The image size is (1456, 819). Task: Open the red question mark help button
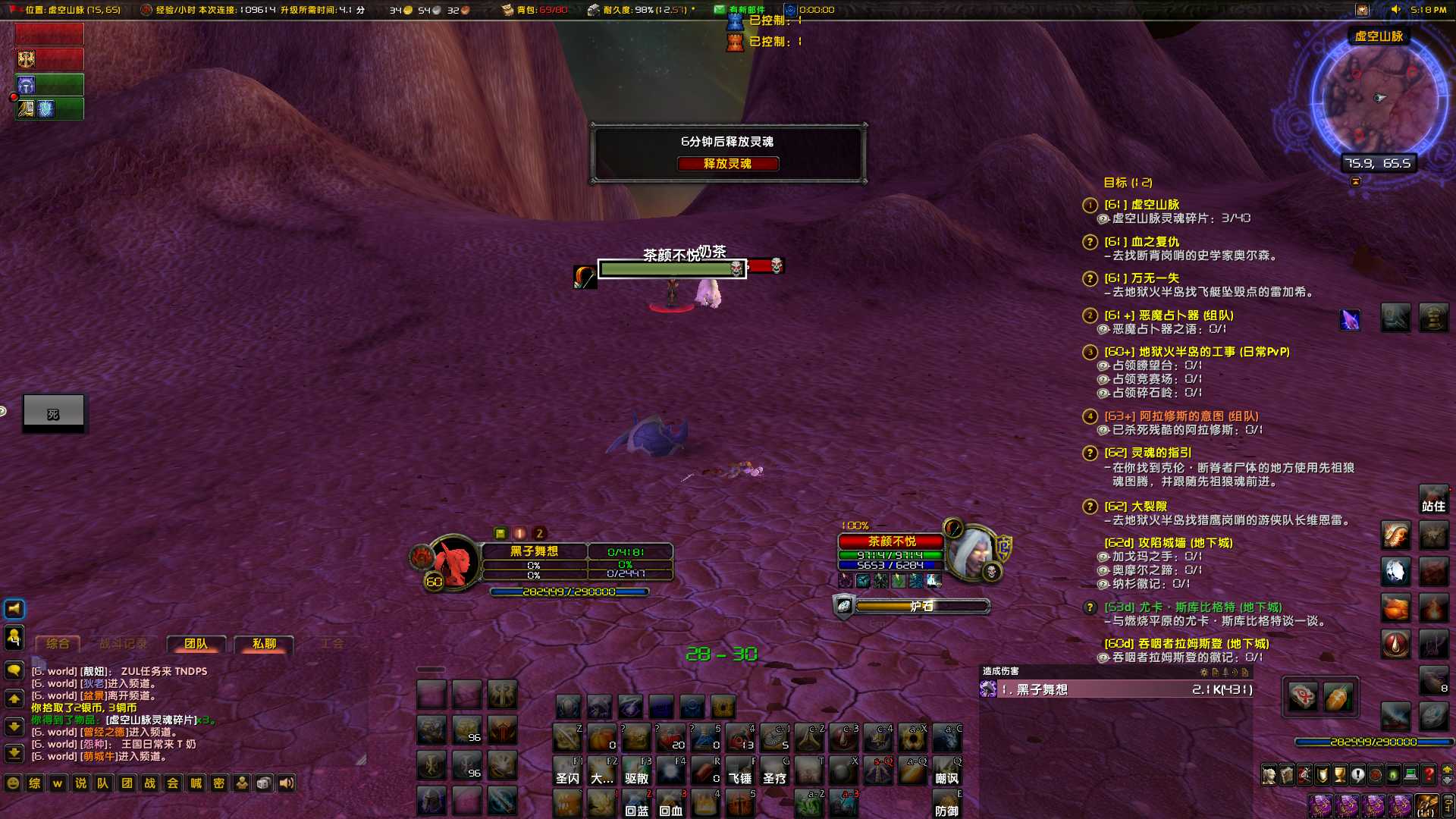pyautogui.click(x=1429, y=775)
